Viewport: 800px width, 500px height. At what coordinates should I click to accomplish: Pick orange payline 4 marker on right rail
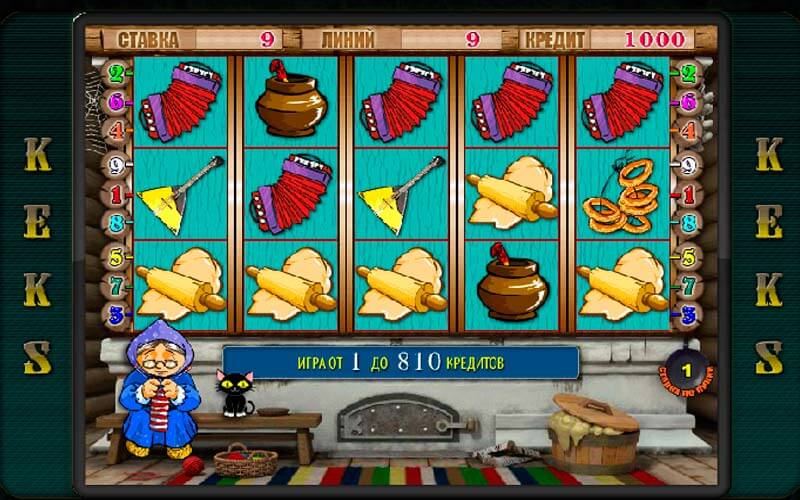pyautogui.click(x=688, y=130)
